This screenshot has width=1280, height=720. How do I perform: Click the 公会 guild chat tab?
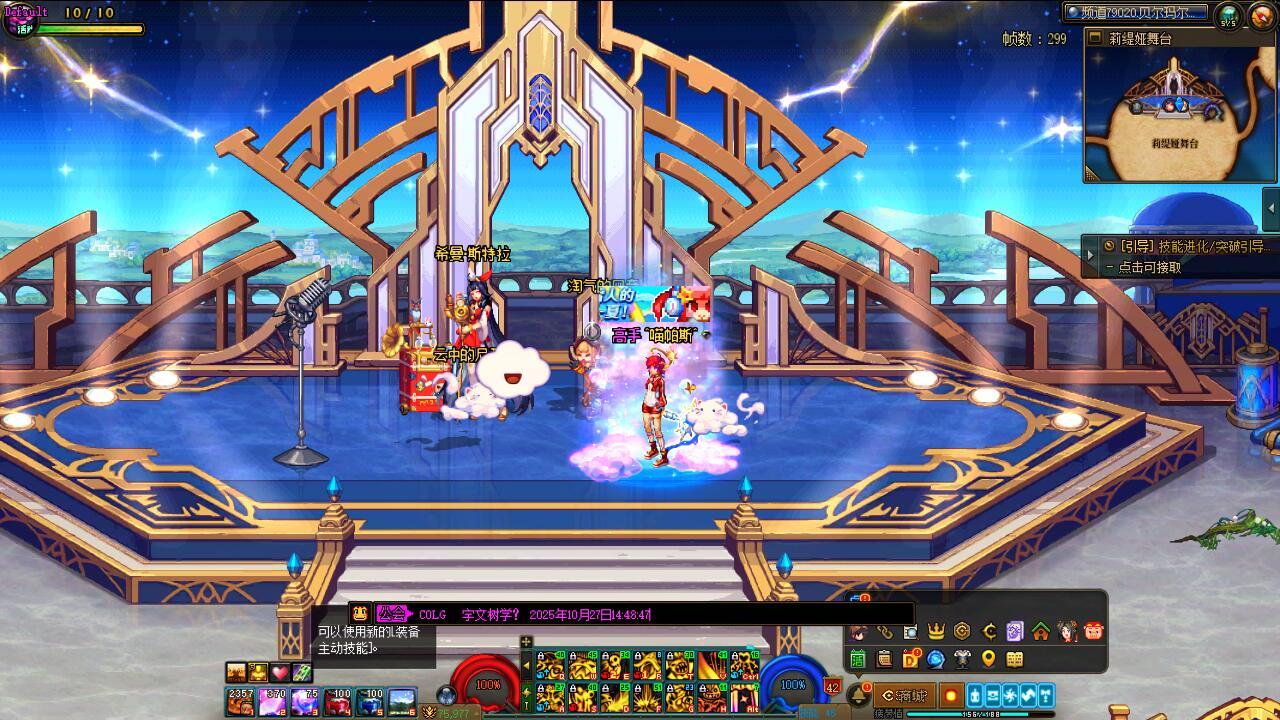[392, 614]
